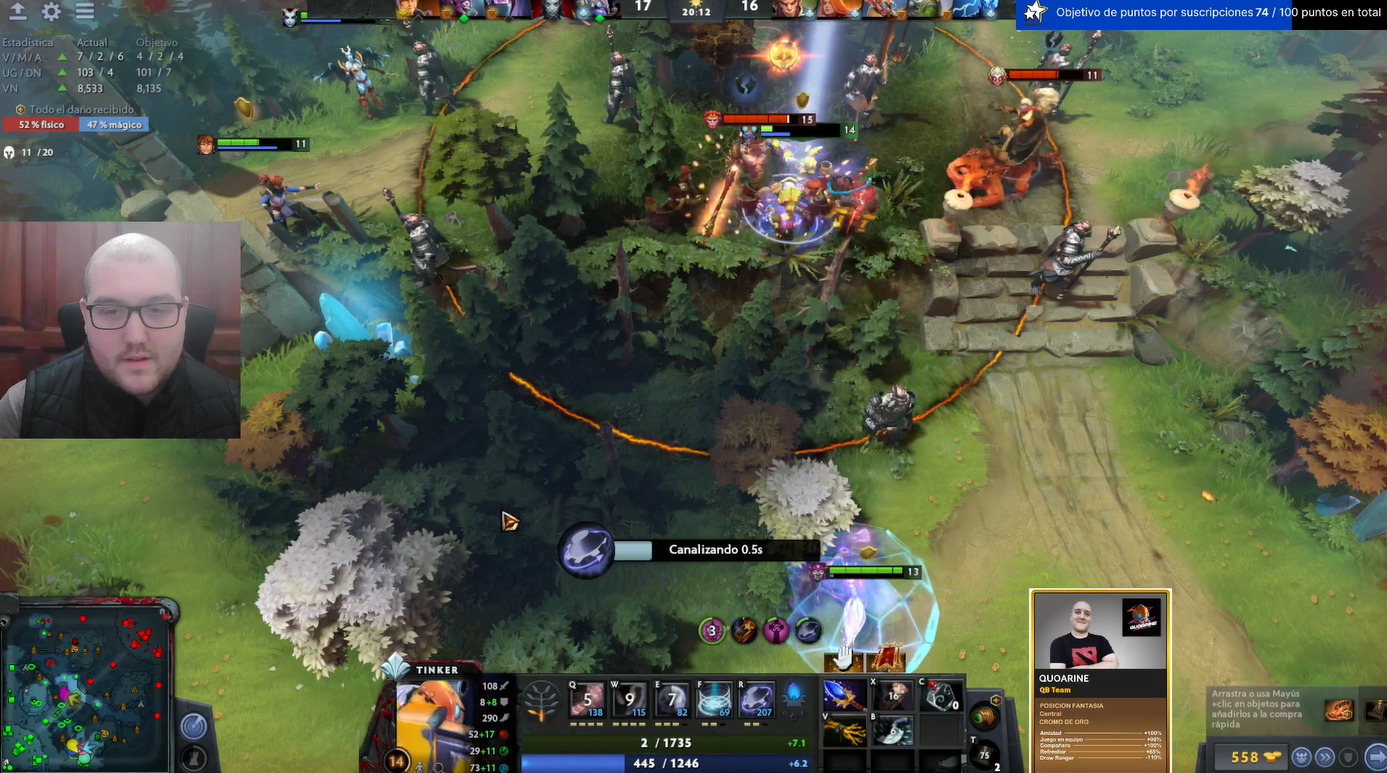Click the minimap

click(x=85, y=687)
